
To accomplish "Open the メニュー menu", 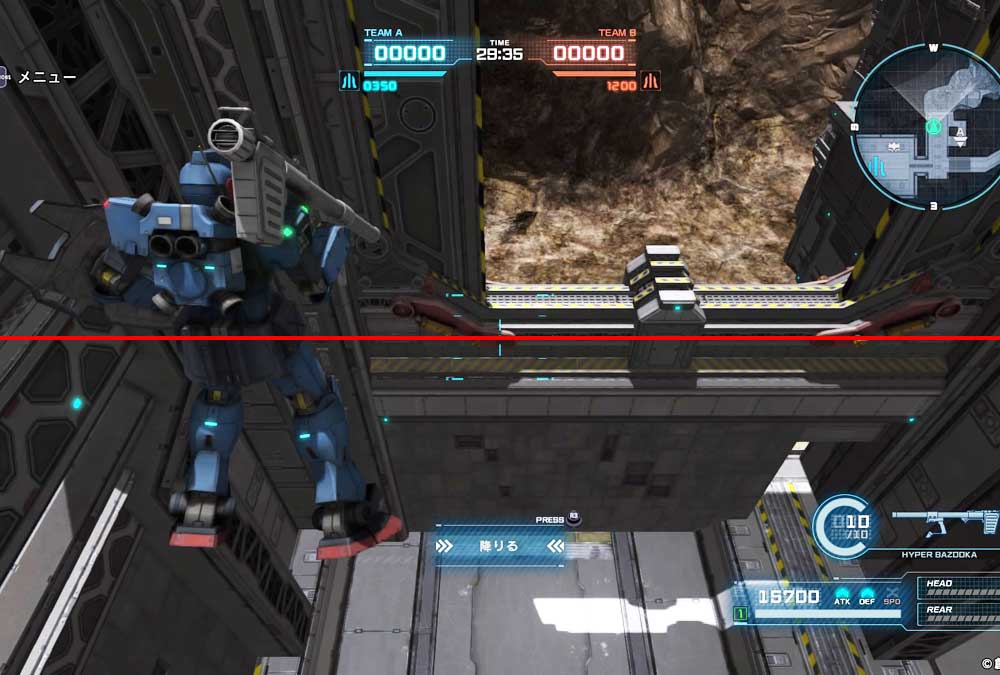I will [46, 77].
